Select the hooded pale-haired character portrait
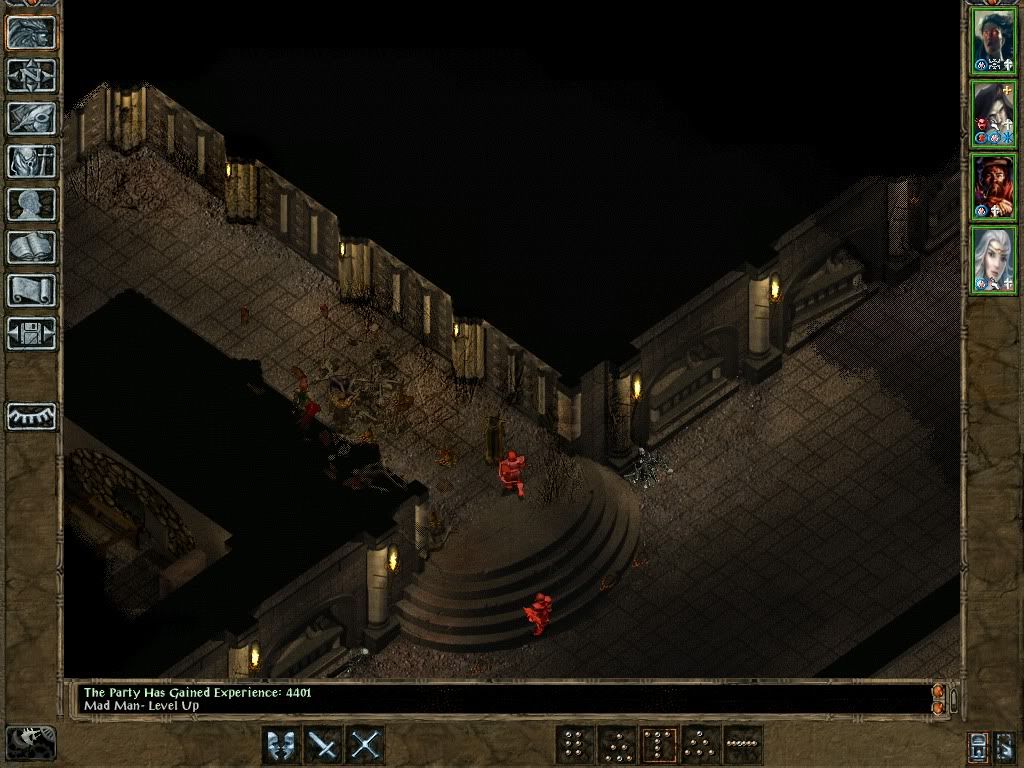 994,113
